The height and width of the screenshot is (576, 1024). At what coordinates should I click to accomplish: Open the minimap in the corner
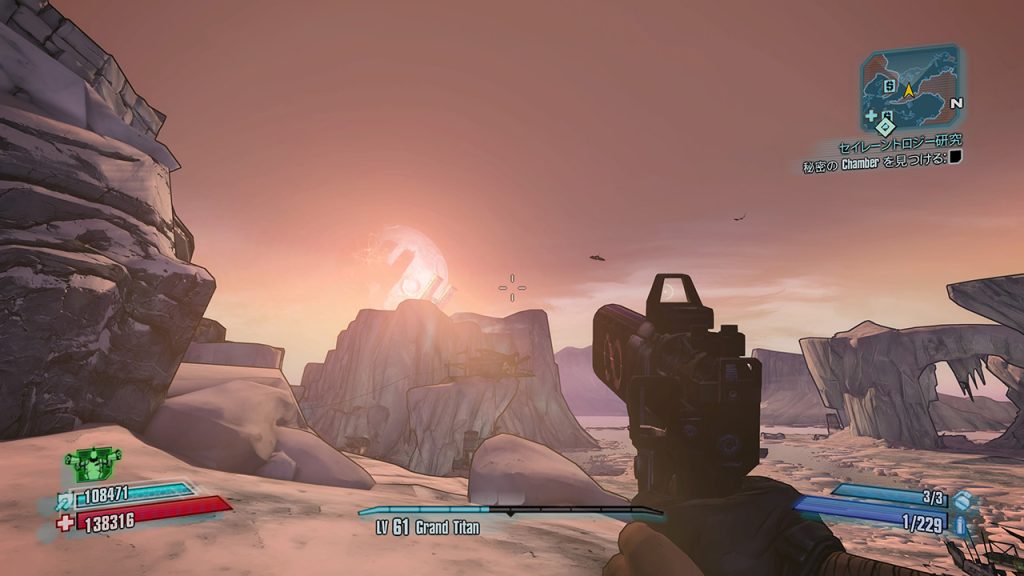(x=909, y=87)
